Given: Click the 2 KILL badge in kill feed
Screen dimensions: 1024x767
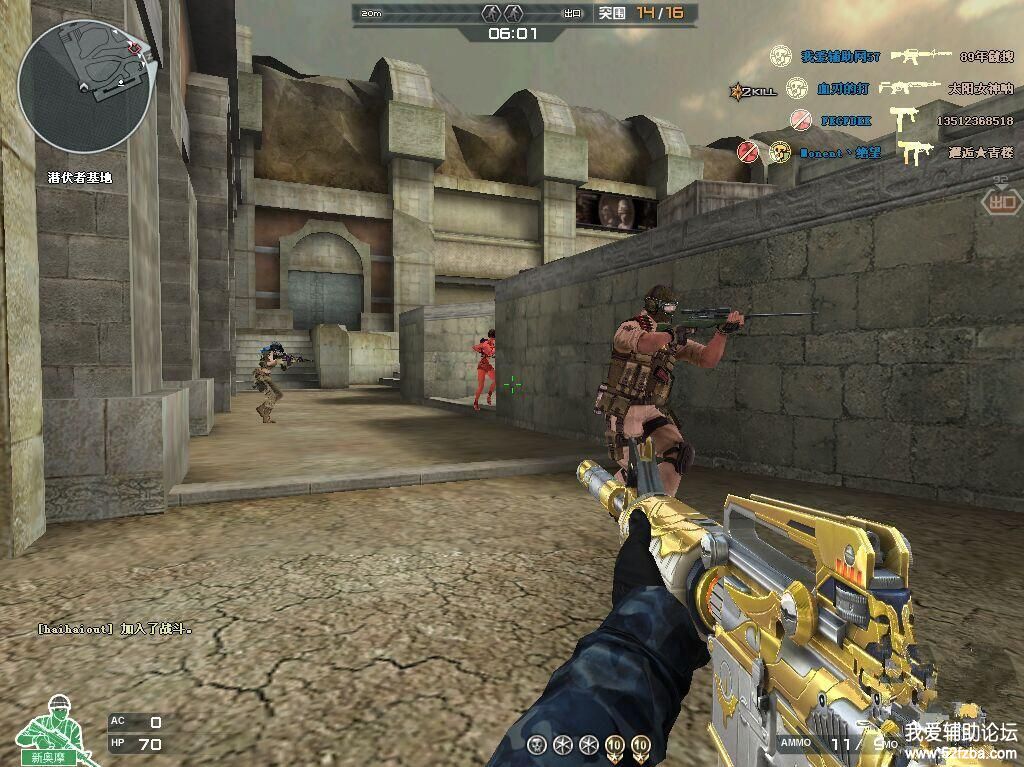Looking at the screenshot, I should [x=752, y=90].
